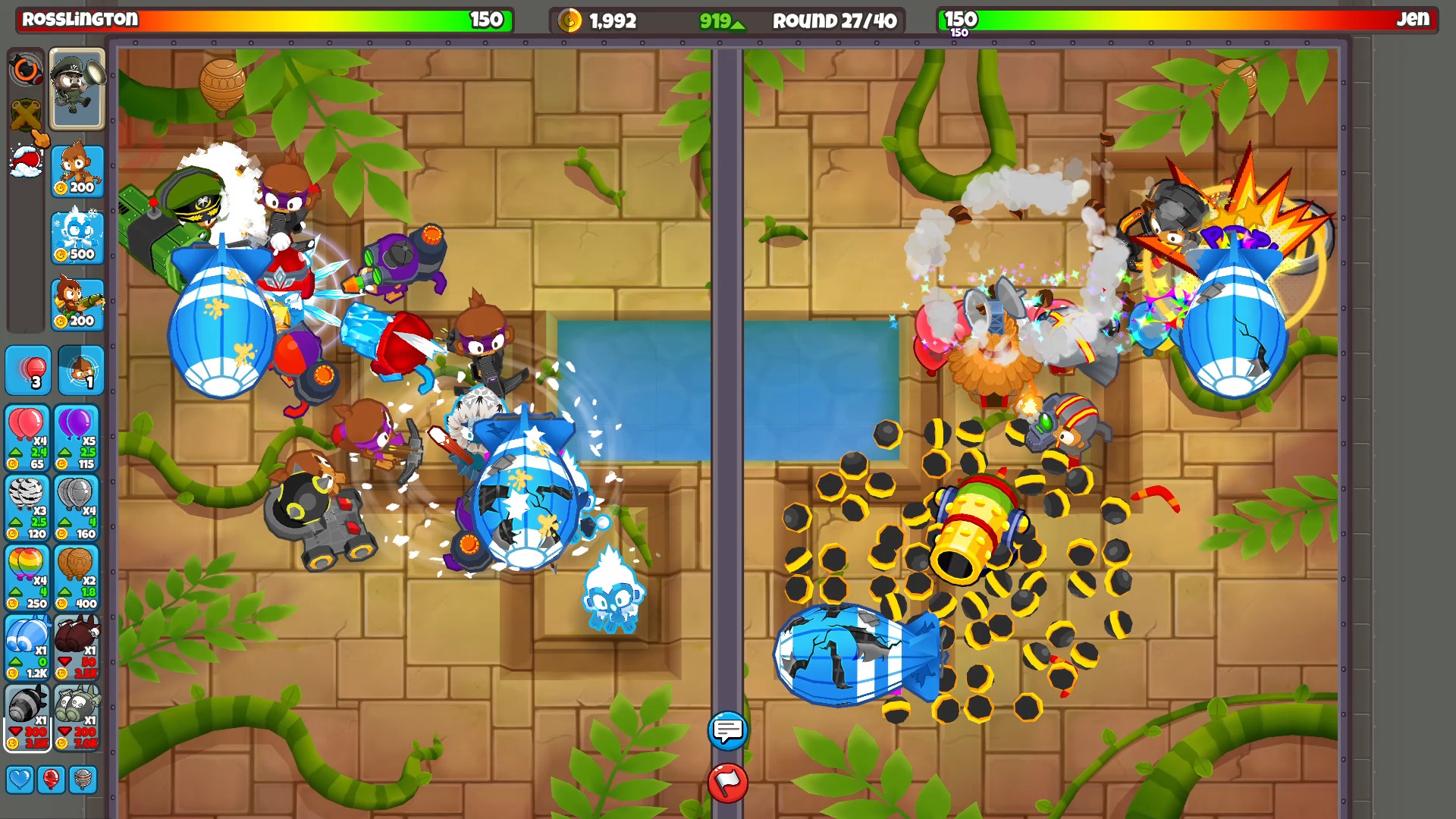Screen dimensions: 1456x819
Task: Open the Striker Jones hero portrait
Action: coord(76,89)
